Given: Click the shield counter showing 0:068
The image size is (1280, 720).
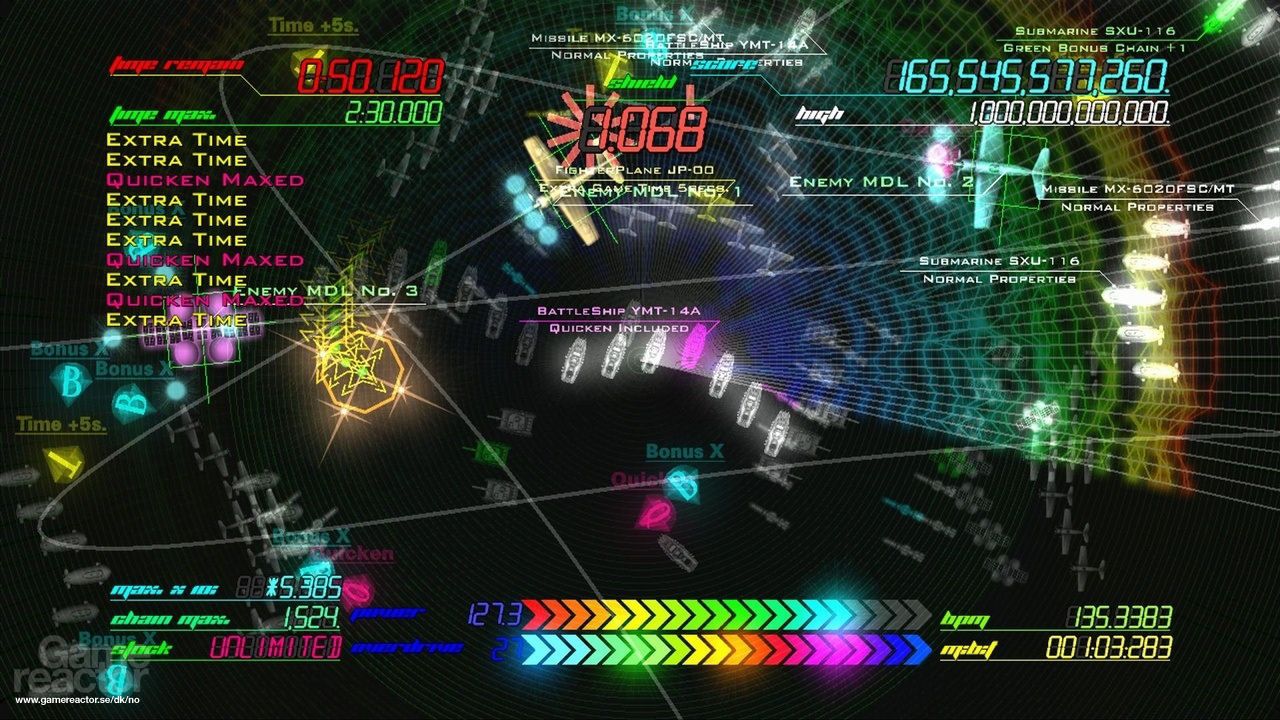Looking at the screenshot, I should coord(644,124).
